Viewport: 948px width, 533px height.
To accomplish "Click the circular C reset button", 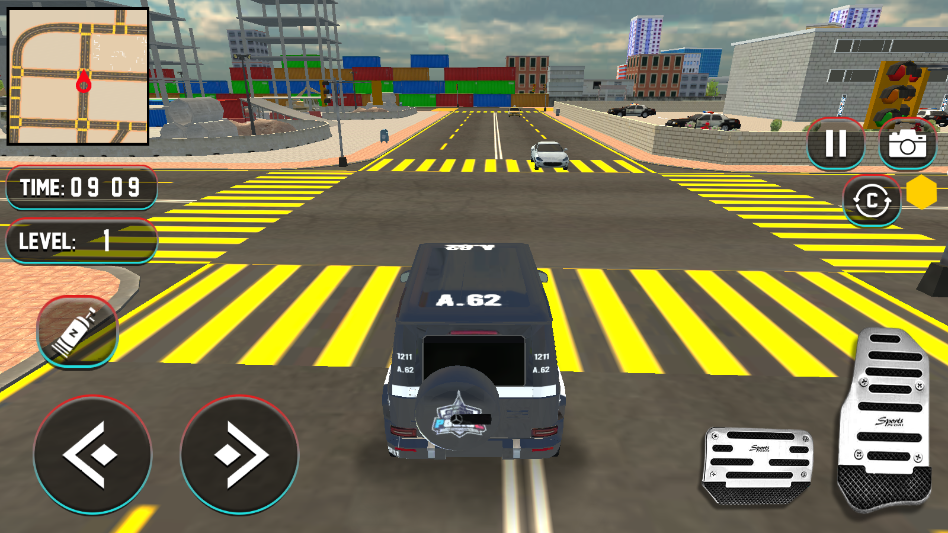I will tap(872, 201).
